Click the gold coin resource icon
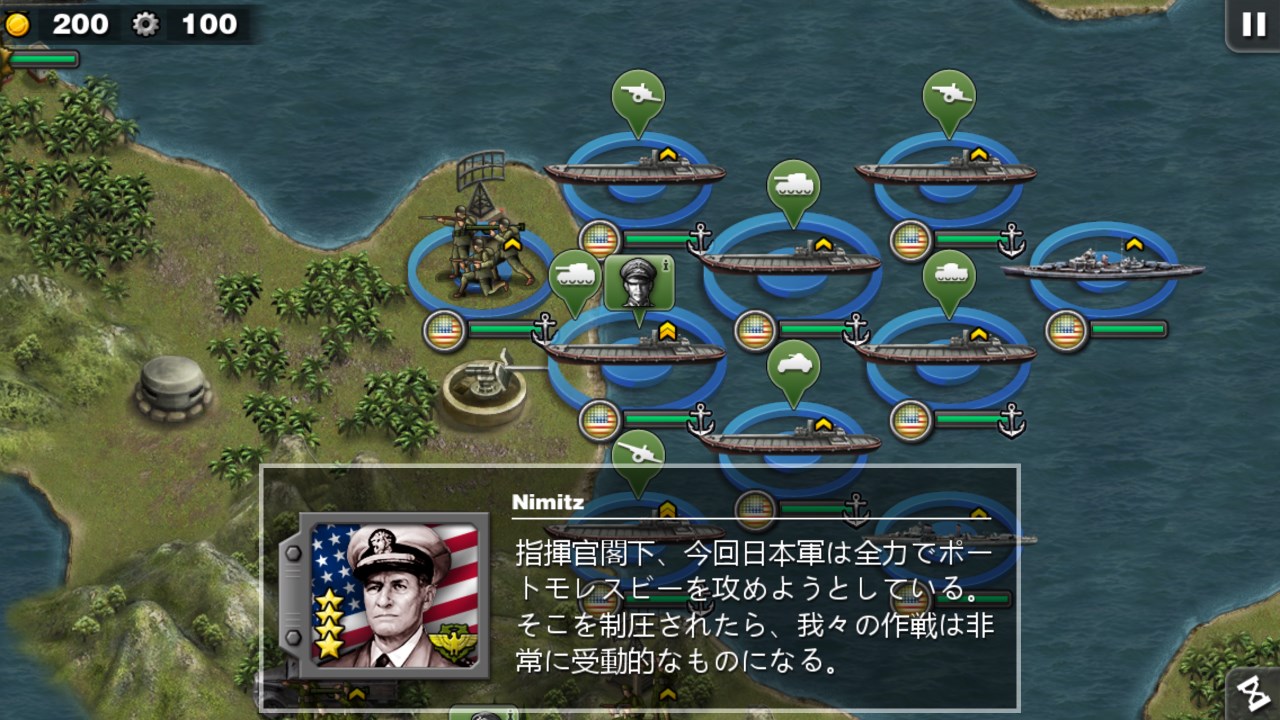Image resolution: width=1280 pixels, height=720 pixels. point(20,25)
